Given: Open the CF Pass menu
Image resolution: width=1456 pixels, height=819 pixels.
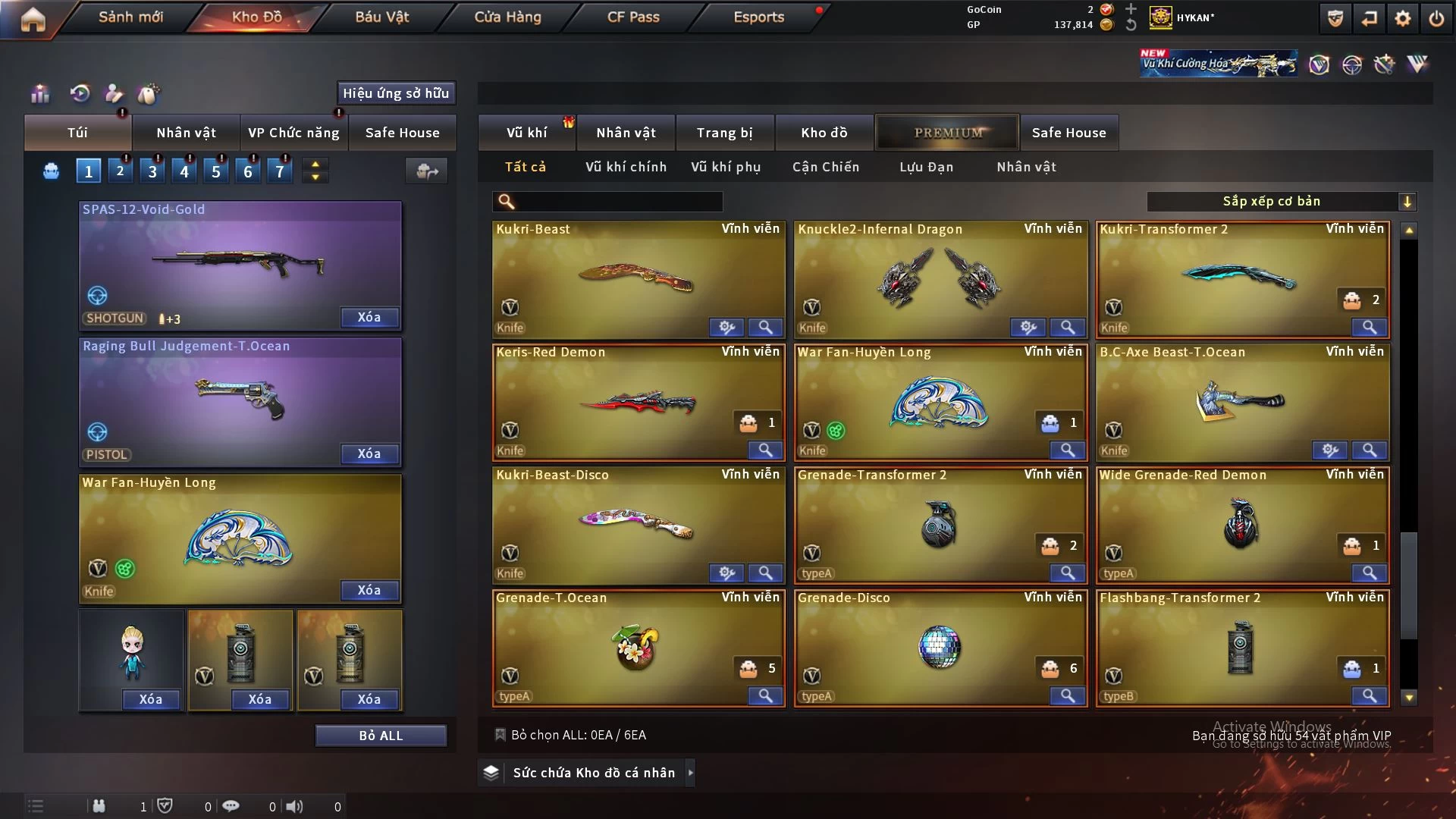Looking at the screenshot, I should click(x=633, y=17).
